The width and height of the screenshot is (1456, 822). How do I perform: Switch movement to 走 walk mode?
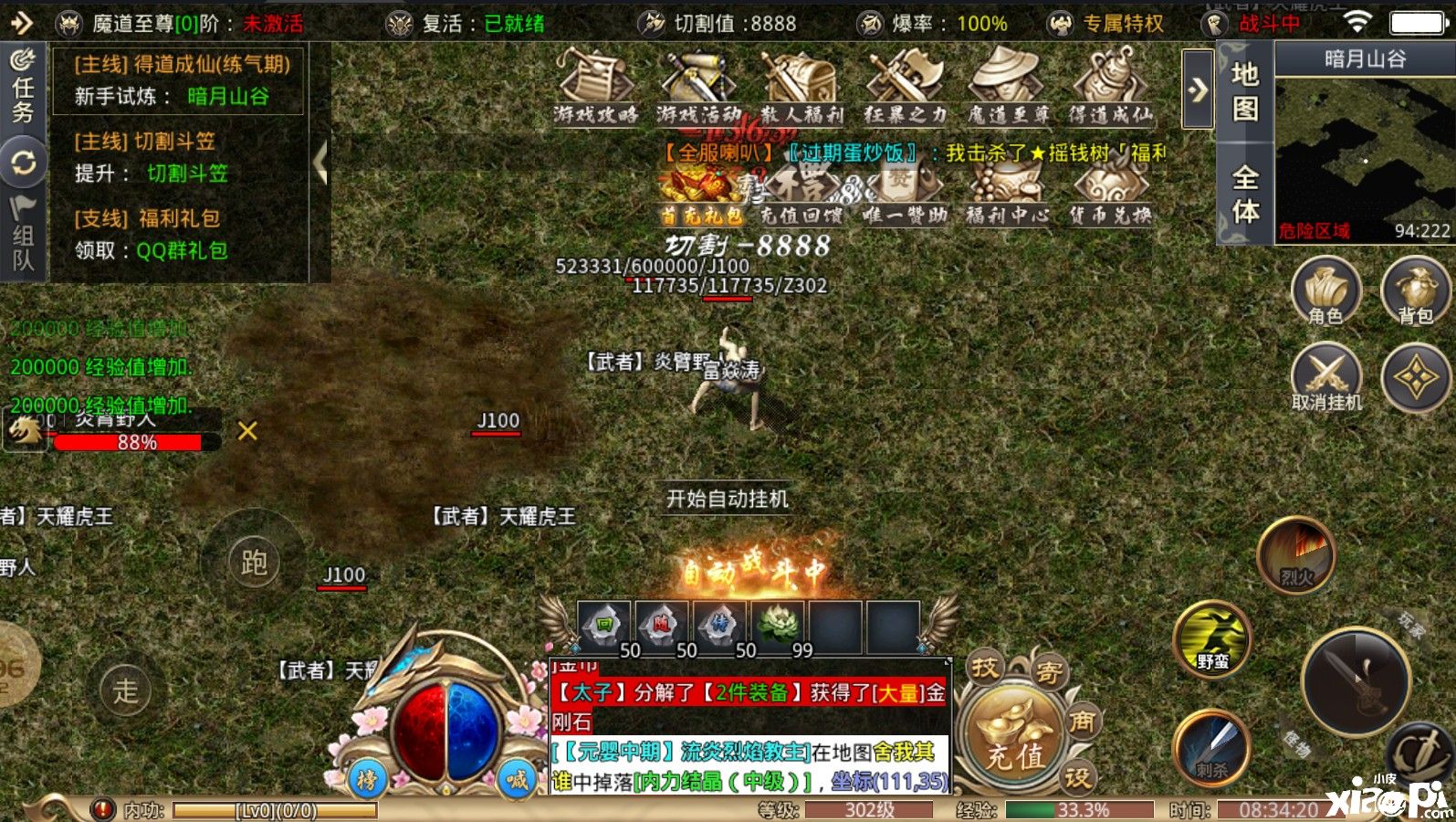tap(125, 690)
